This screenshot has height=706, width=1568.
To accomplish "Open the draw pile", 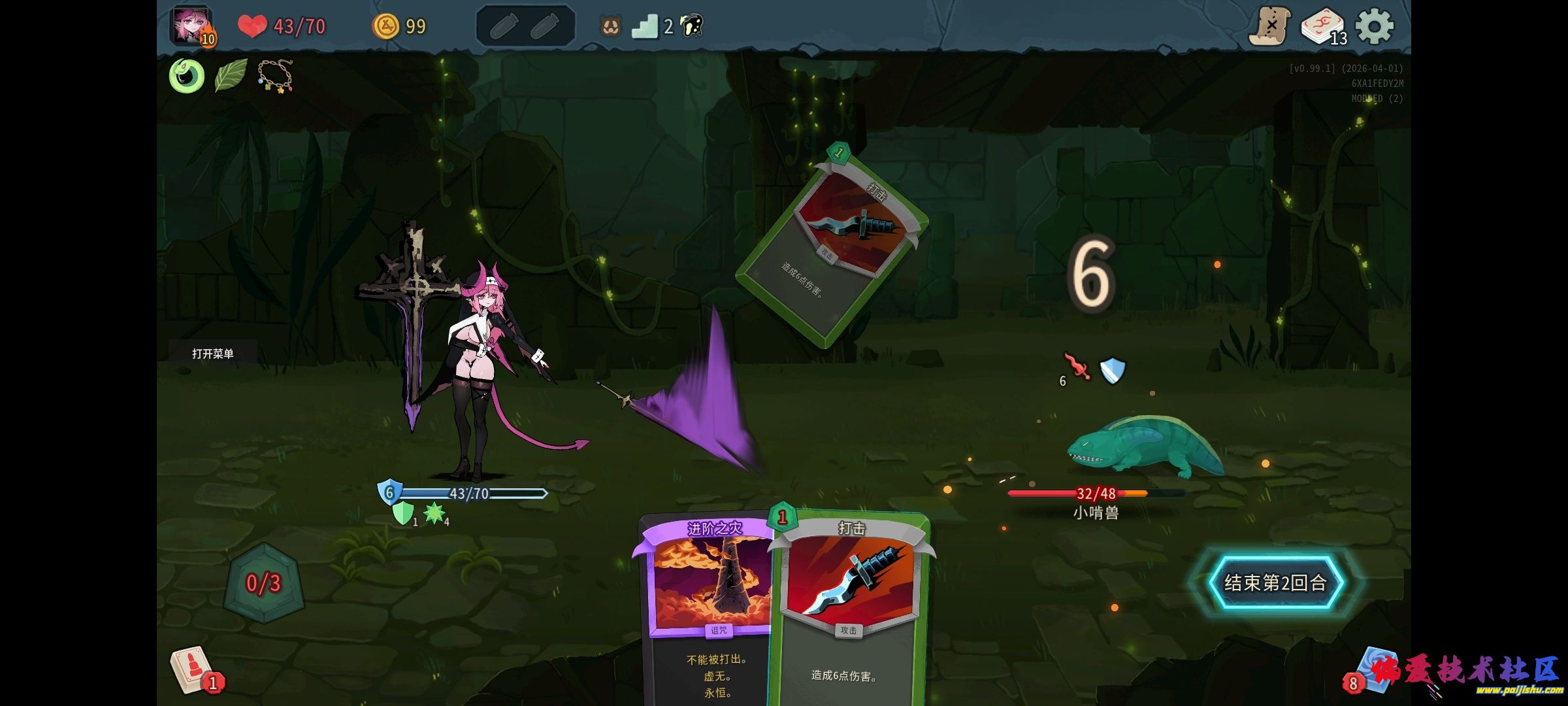I will pyautogui.click(x=193, y=669).
